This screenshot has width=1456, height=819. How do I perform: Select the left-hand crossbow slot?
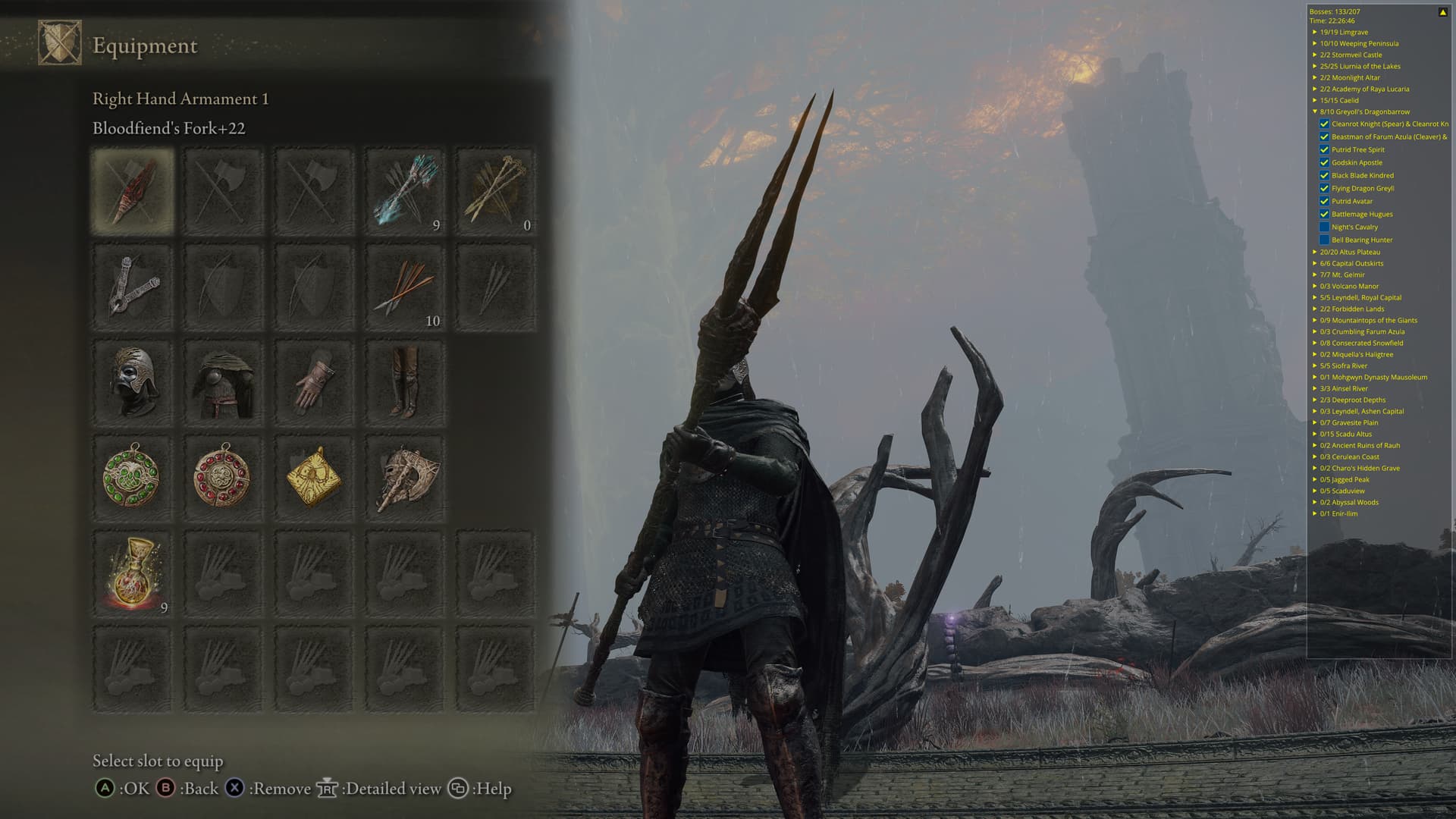[133, 287]
